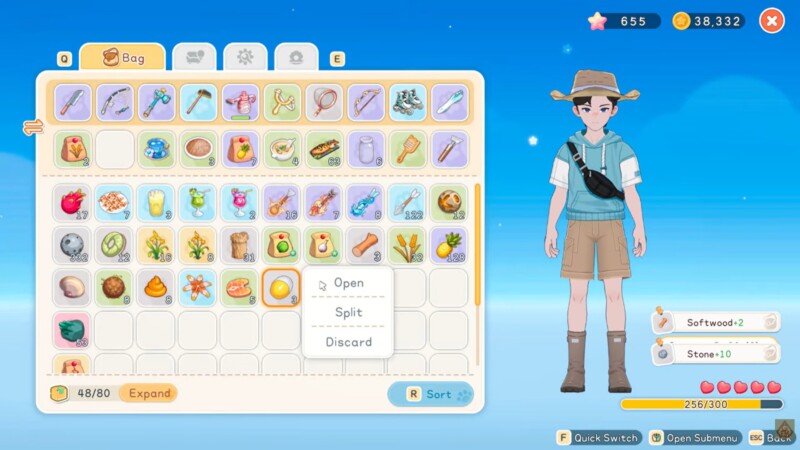Screen dimensions: 800x450
Task: Open the gear icon tab
Action: pyautogui.click(x=245, y=58)
